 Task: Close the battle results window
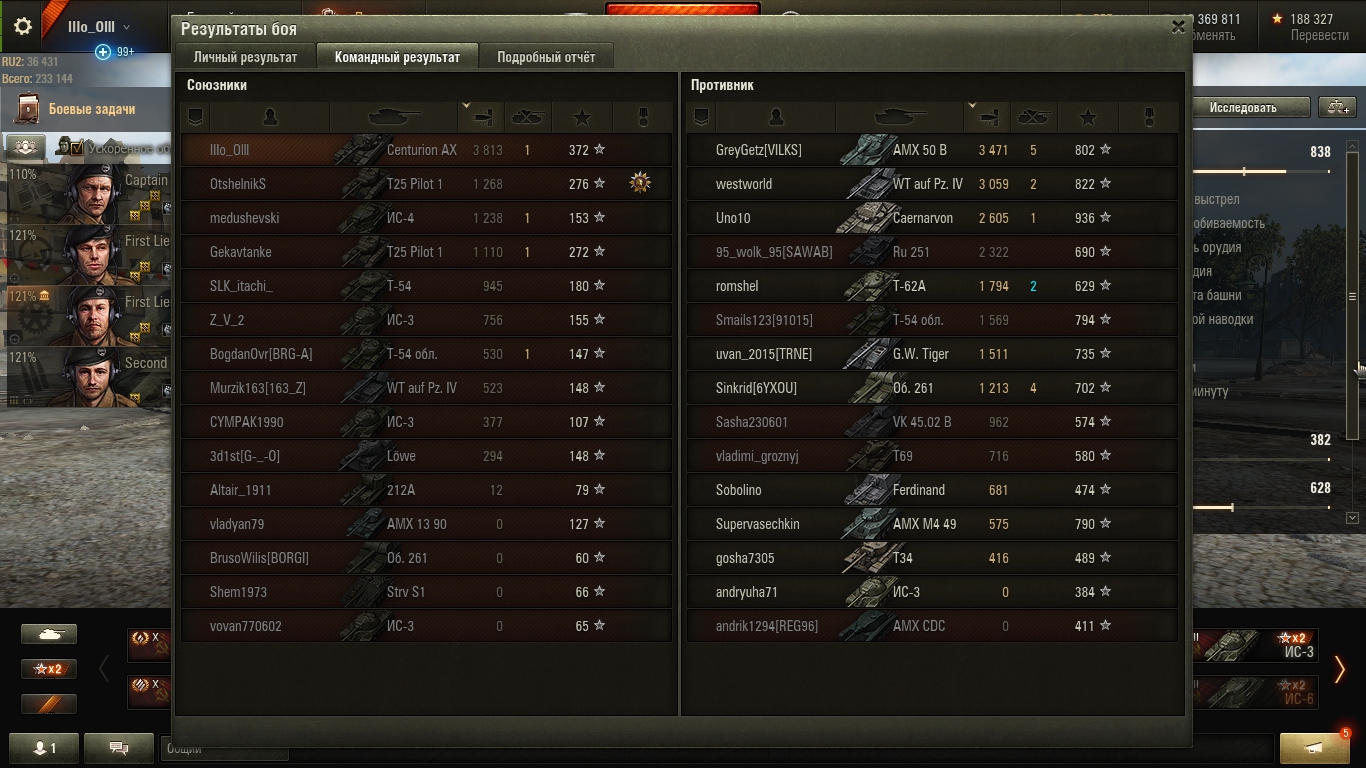(1178, 28)
